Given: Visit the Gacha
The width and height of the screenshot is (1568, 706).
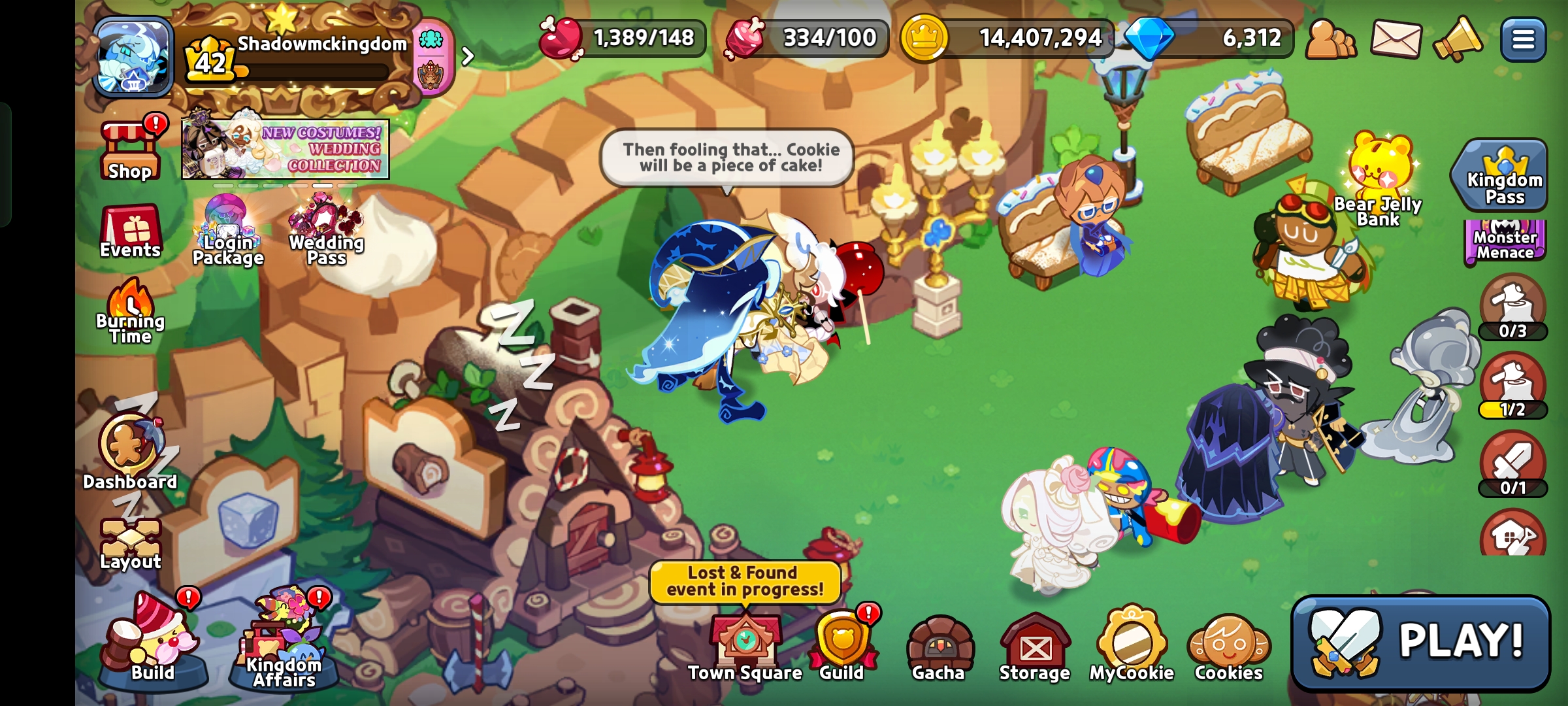Looking at the screenshot, I should (938, 647).
